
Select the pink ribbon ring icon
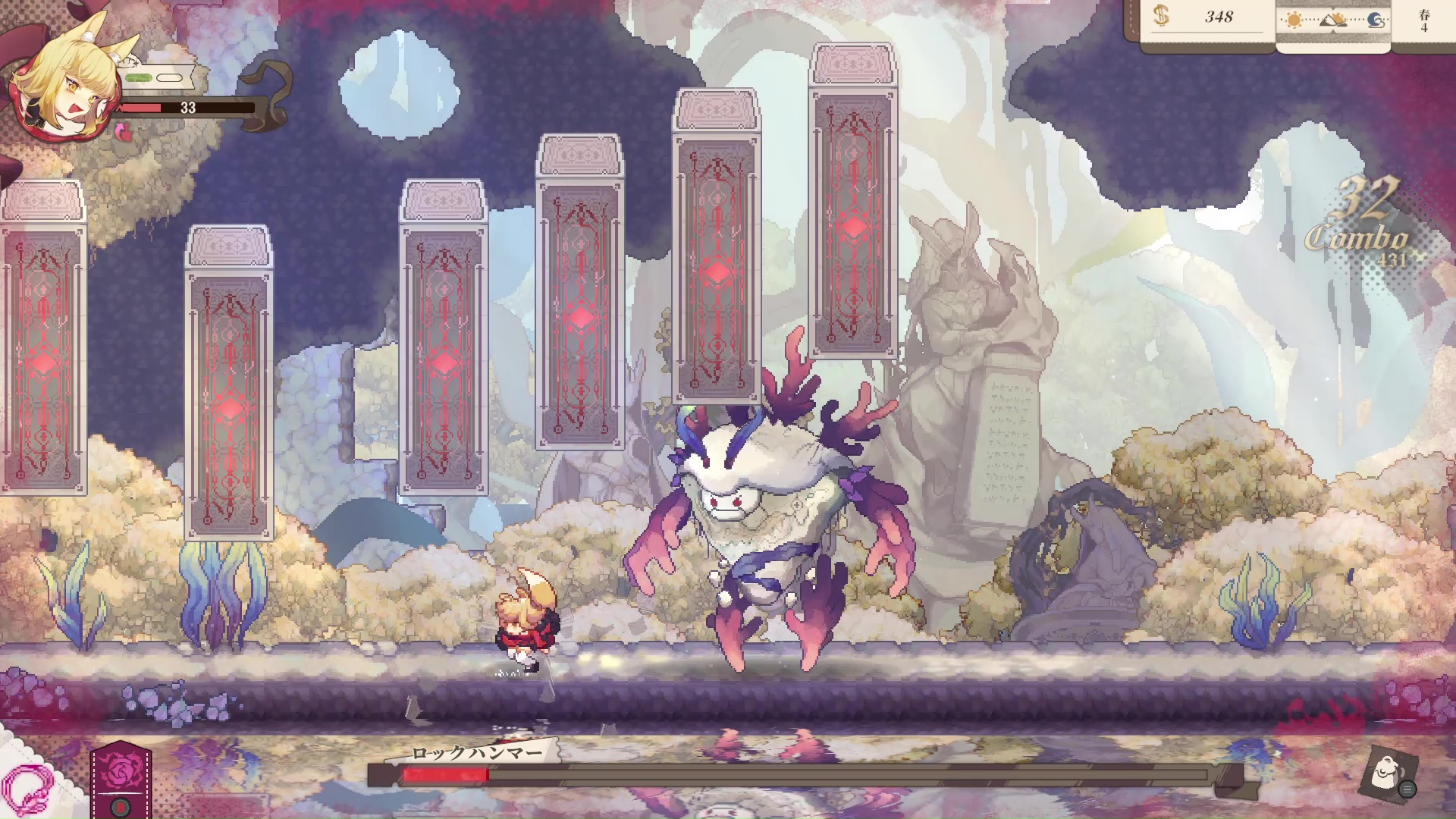pyautogui.click(x=29, y=789)
